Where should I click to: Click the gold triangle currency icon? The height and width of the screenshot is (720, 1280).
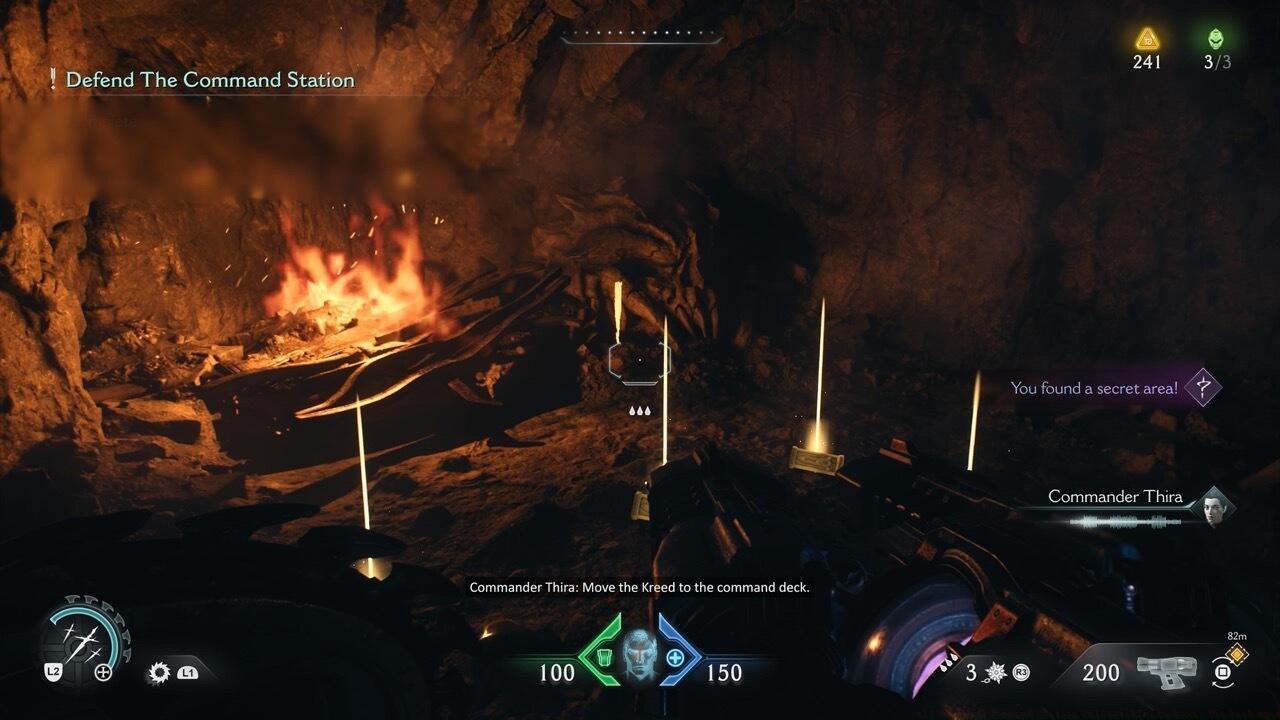tap(1147, 39)
